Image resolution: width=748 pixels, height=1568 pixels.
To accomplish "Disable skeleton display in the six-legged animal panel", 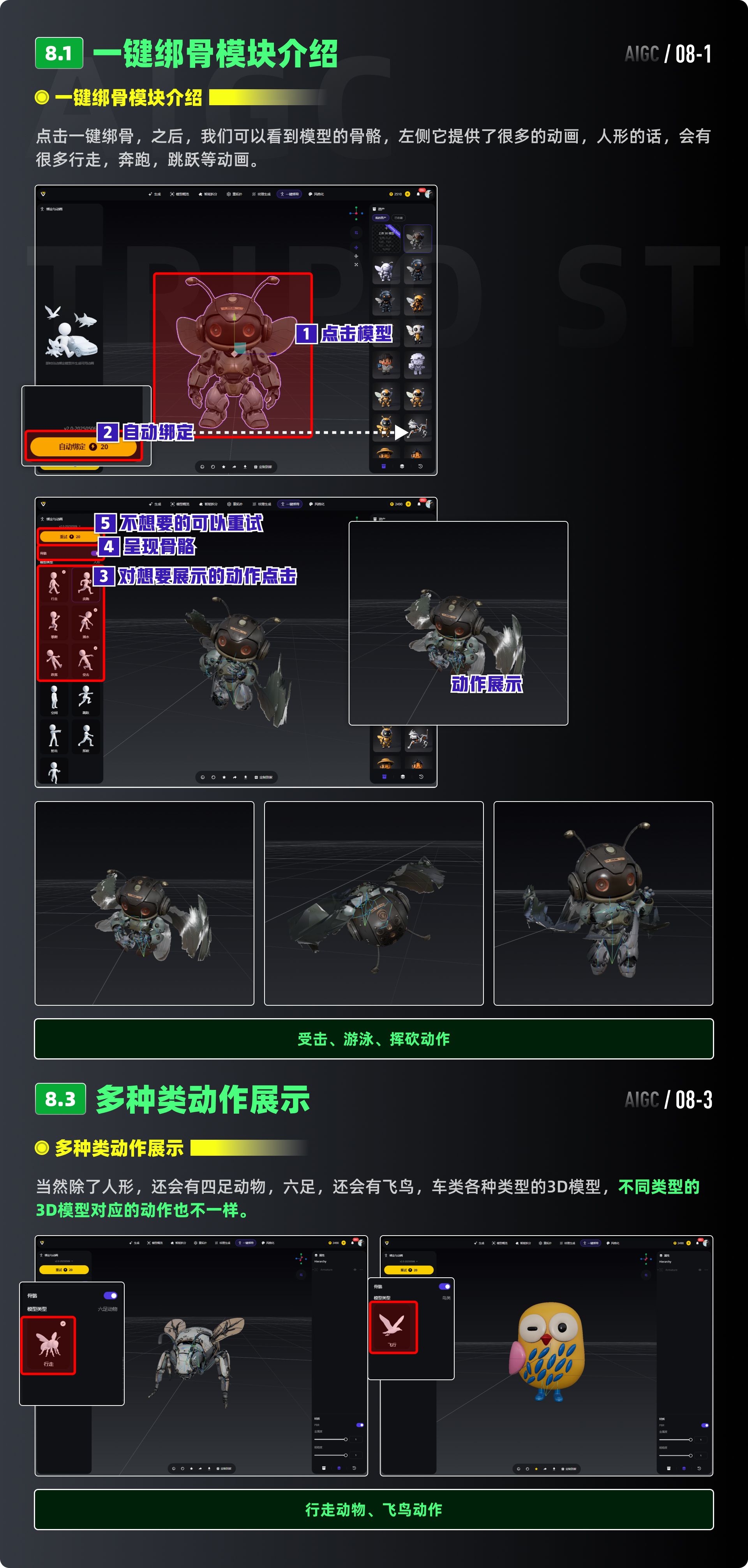I will point(110,1296).
